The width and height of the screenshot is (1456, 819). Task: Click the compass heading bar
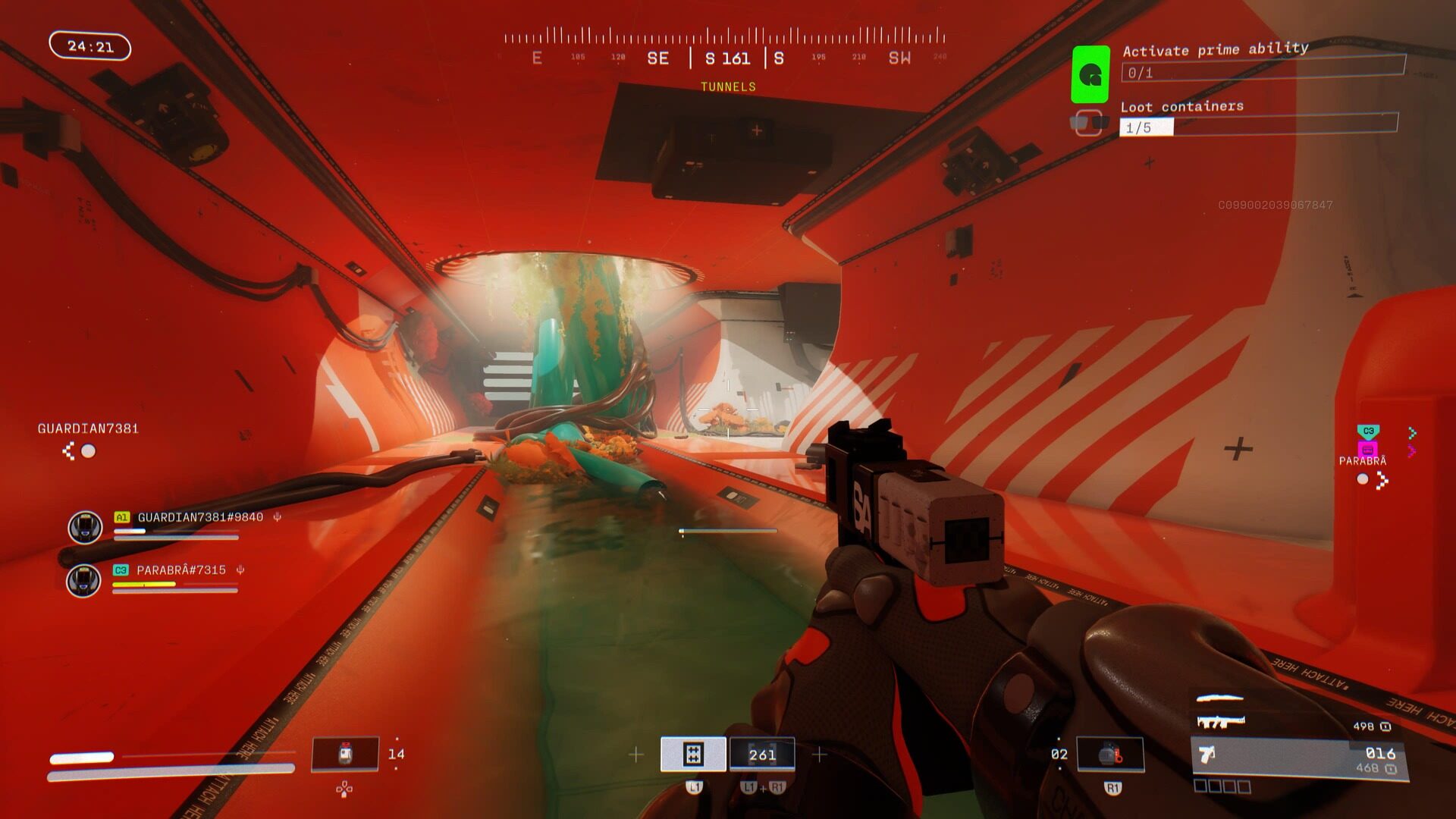point(724,47)
